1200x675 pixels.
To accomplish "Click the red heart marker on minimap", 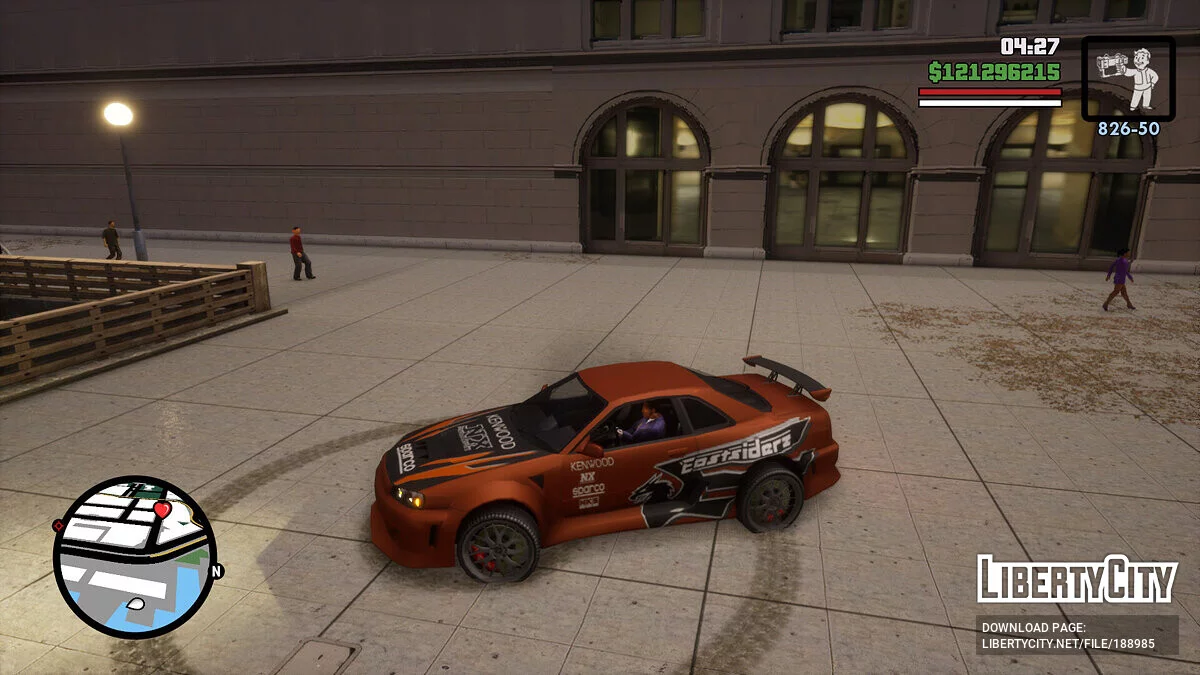I will [x=162, y=509].
